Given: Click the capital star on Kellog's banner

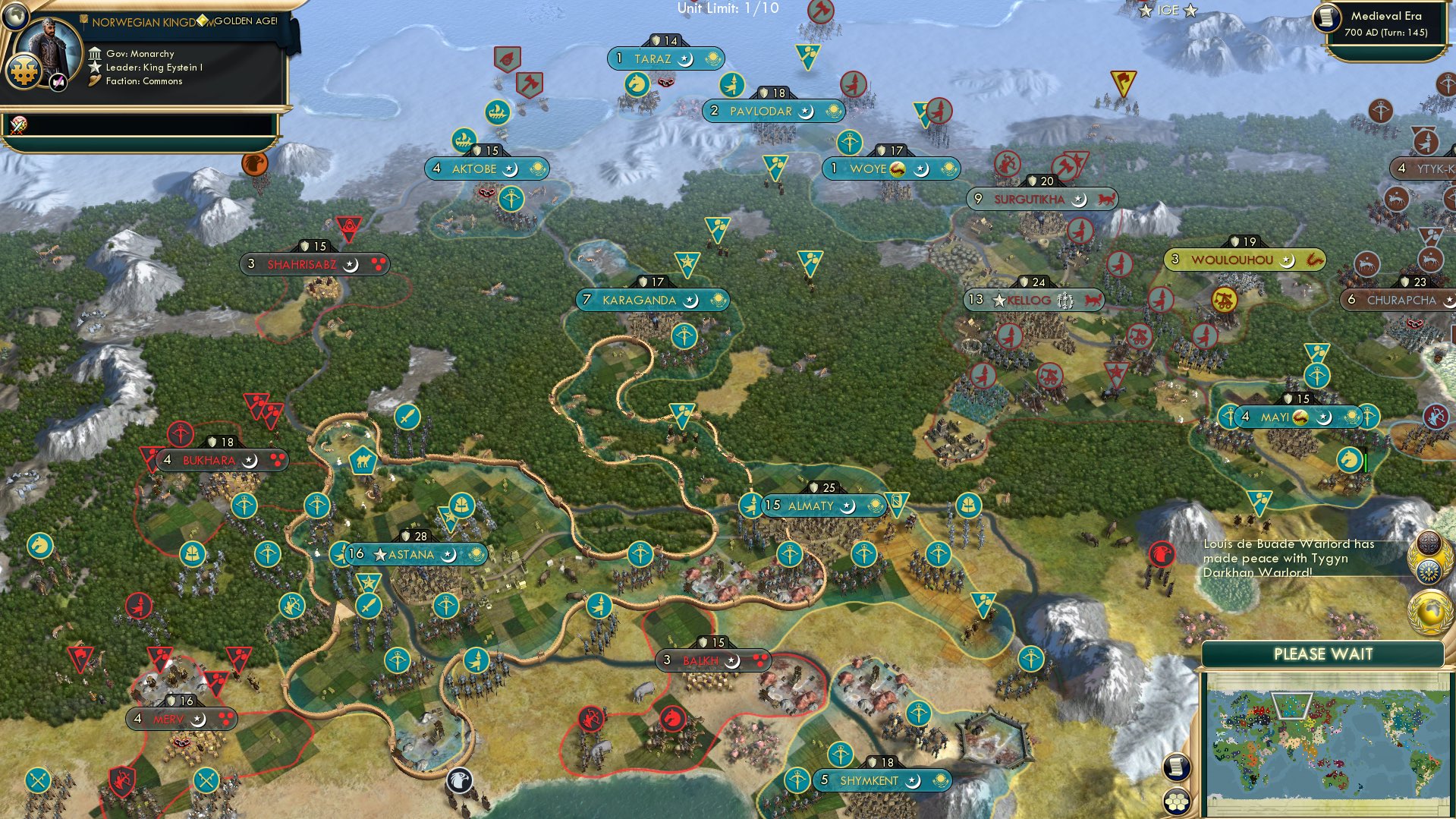Looking at the screenshot, I should 998,299.
